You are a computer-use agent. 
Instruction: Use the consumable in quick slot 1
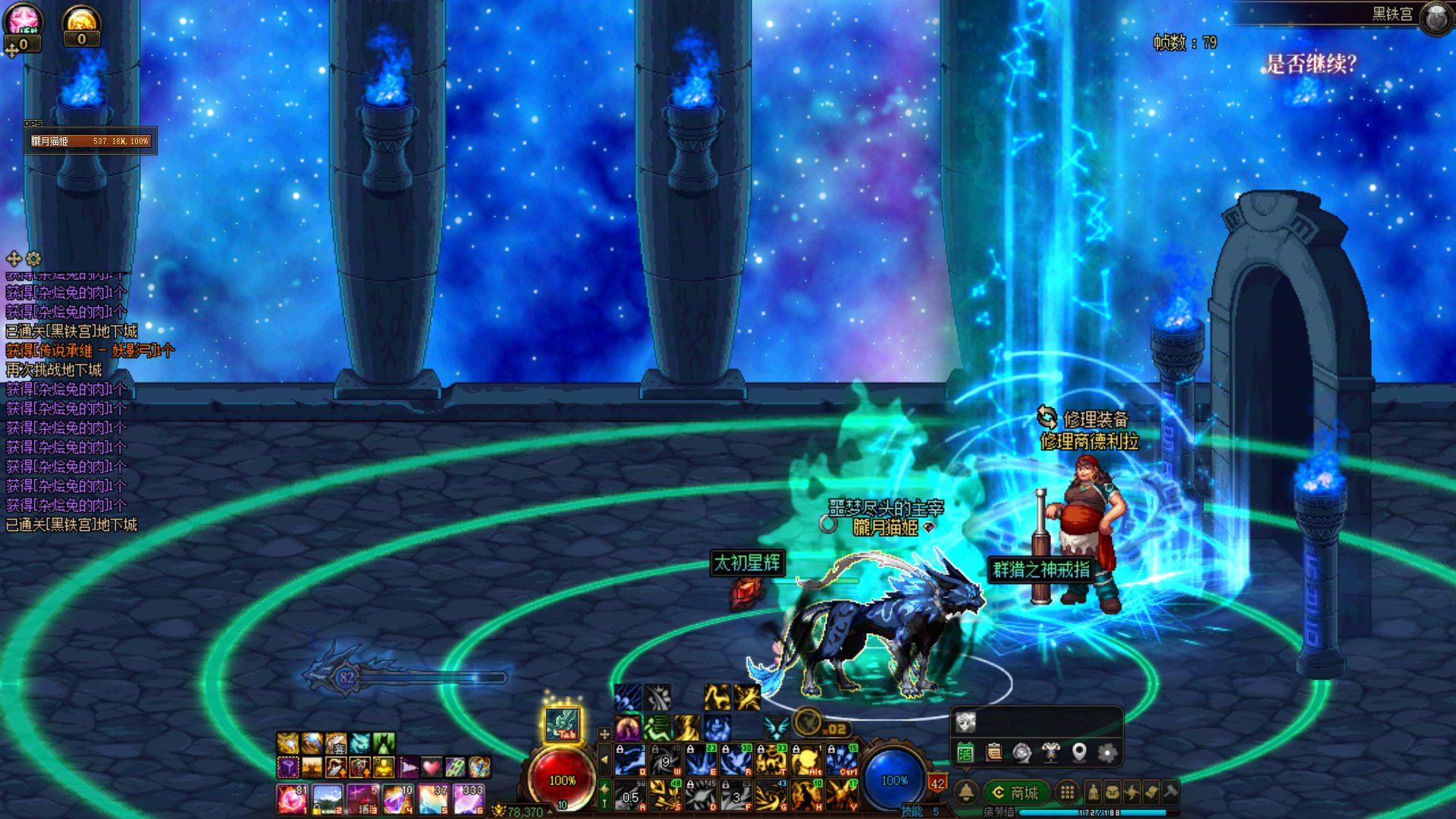pyautogui.click(x=292, y=799)
